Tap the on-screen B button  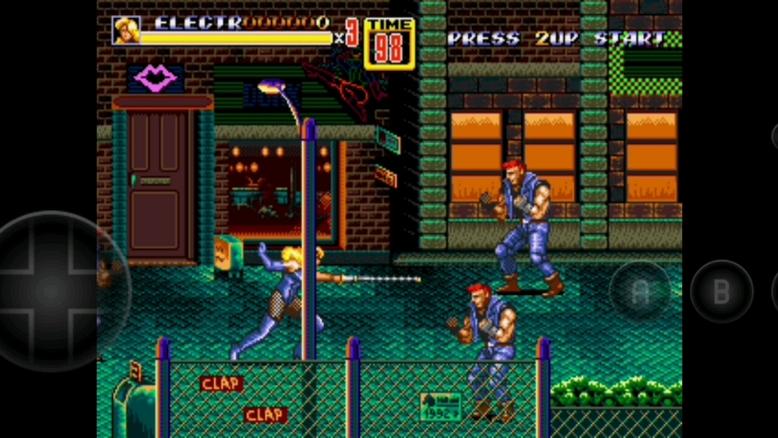[x=720, y=291]
